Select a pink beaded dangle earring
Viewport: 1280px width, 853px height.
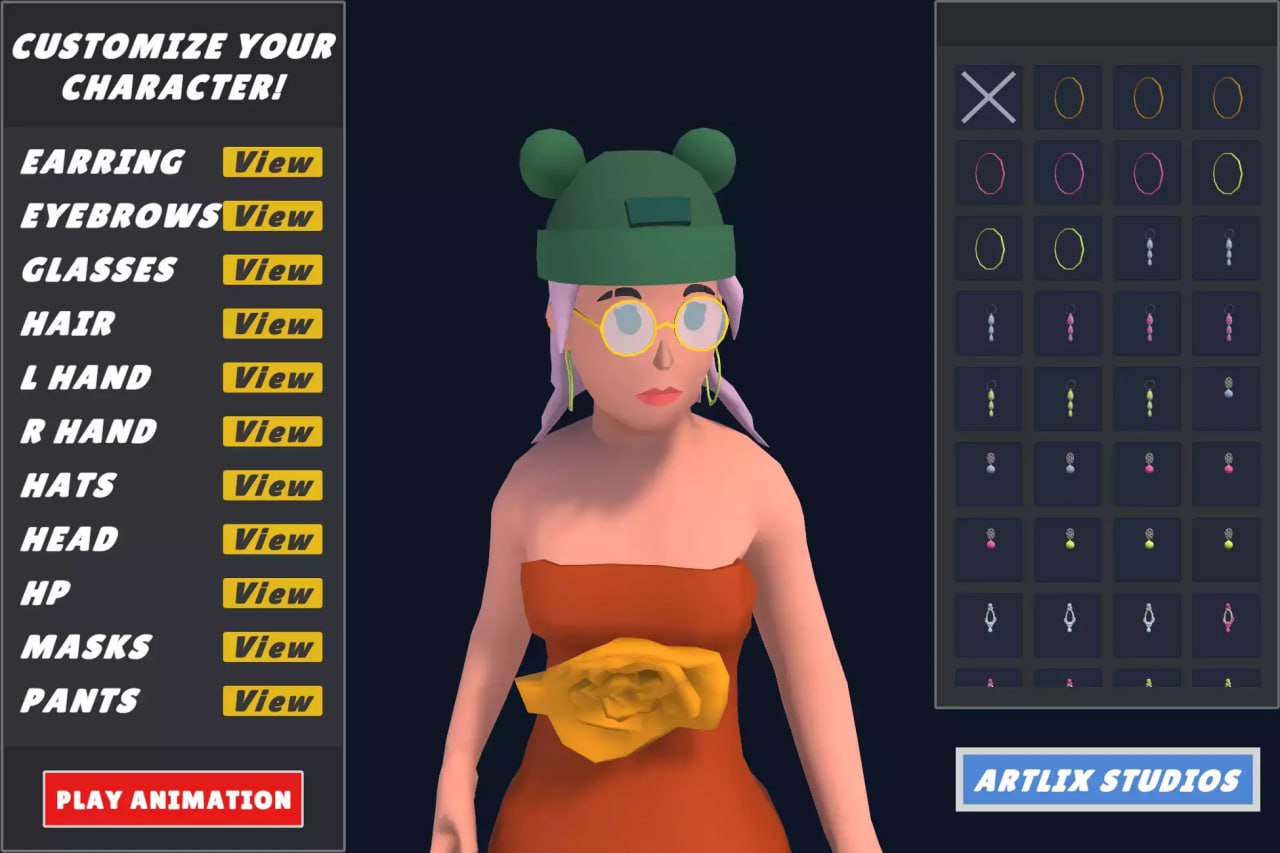click(1067, 324)
